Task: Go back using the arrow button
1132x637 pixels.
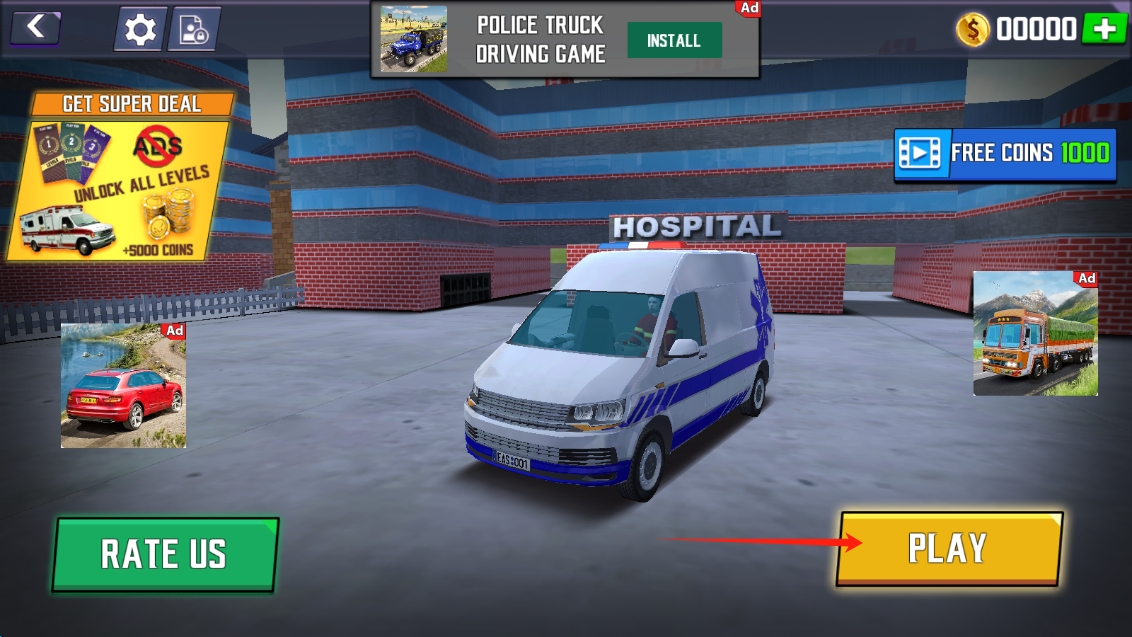Action: [x=36, y=27]
